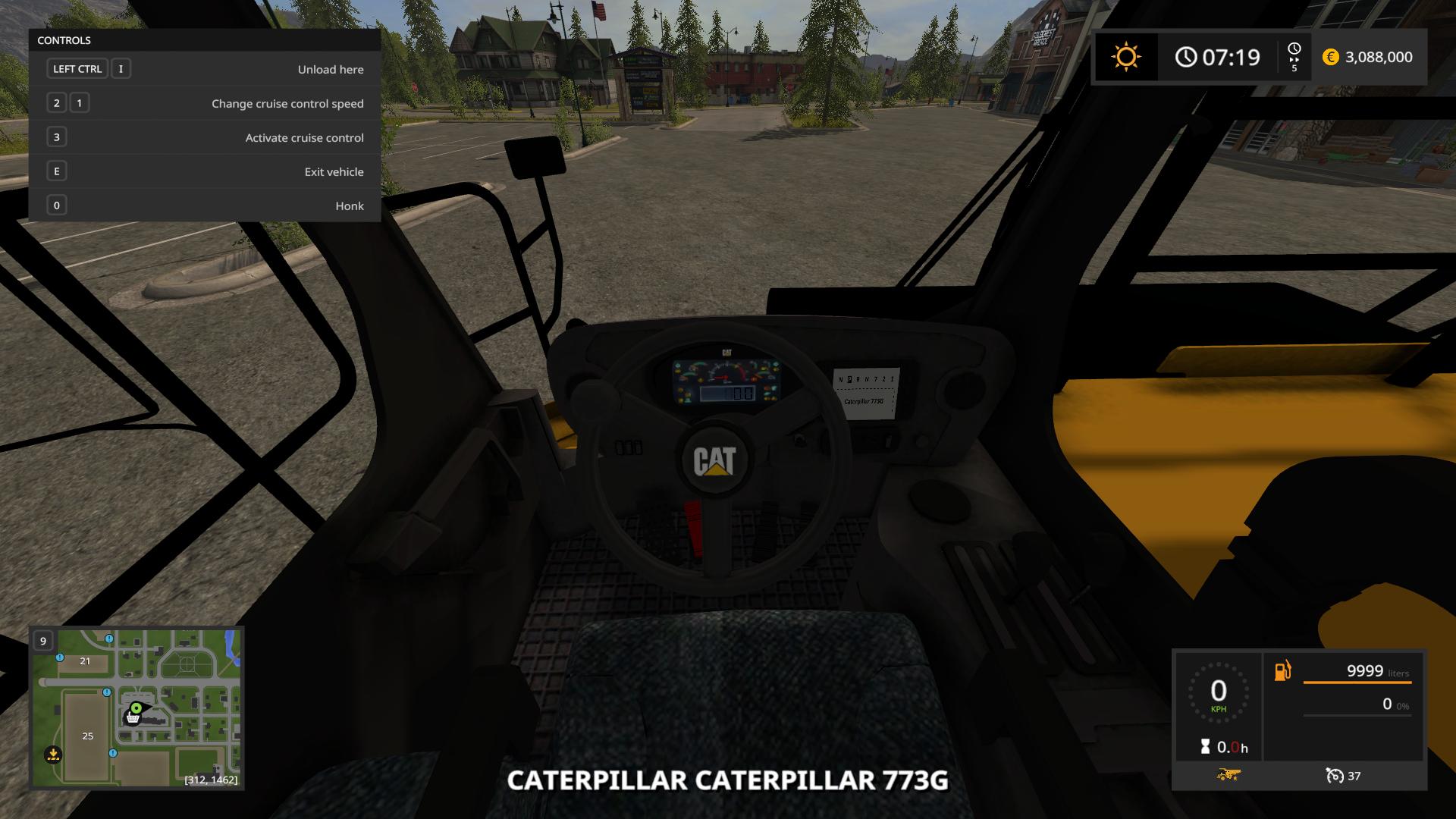The width and height of the screenshot is (1456, 819).
Task: Click the clock icon beside 07:19
Action: [1185, 56]
